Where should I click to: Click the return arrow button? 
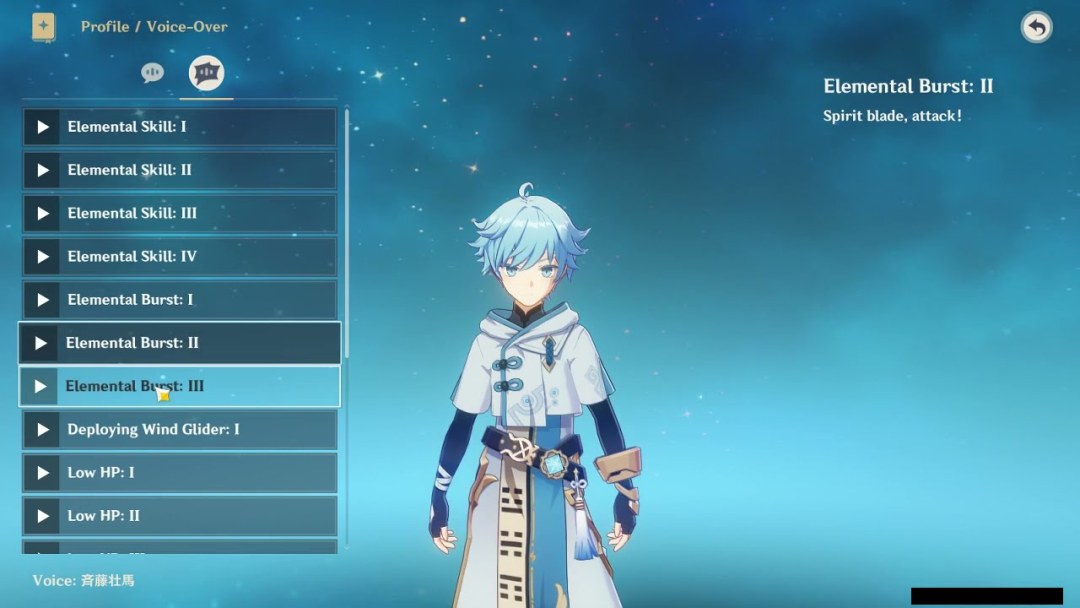point(1036,27)
